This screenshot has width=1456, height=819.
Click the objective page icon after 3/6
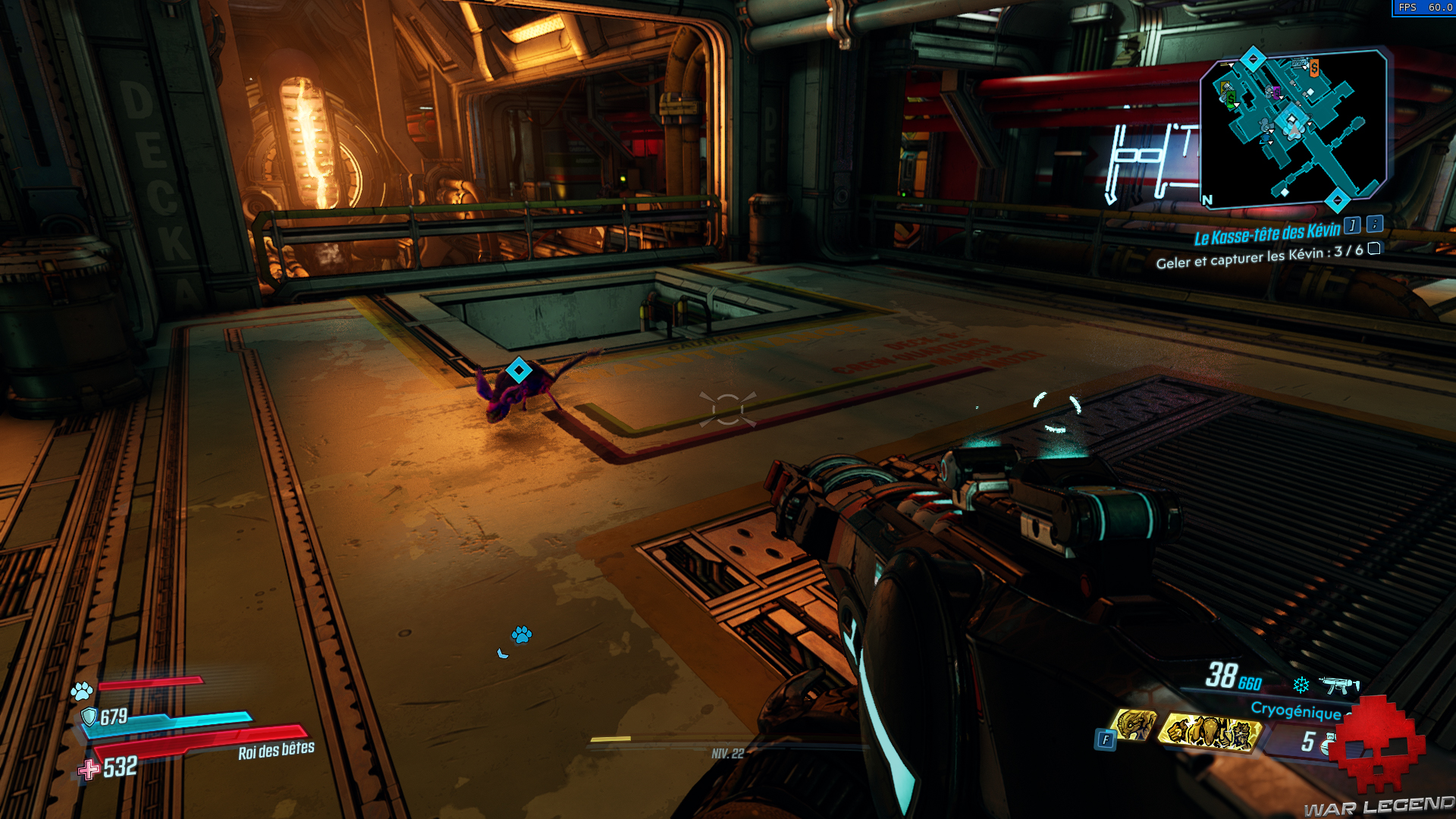(1374, 249)
